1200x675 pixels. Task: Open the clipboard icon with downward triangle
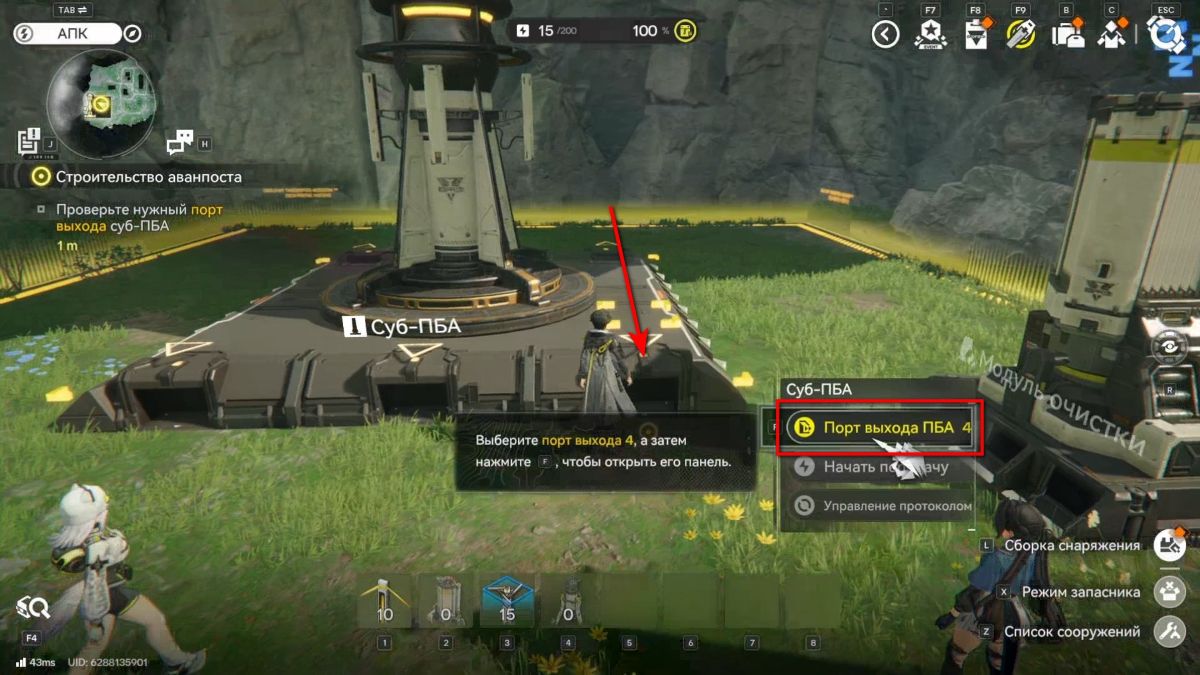(x=976, y=36)
